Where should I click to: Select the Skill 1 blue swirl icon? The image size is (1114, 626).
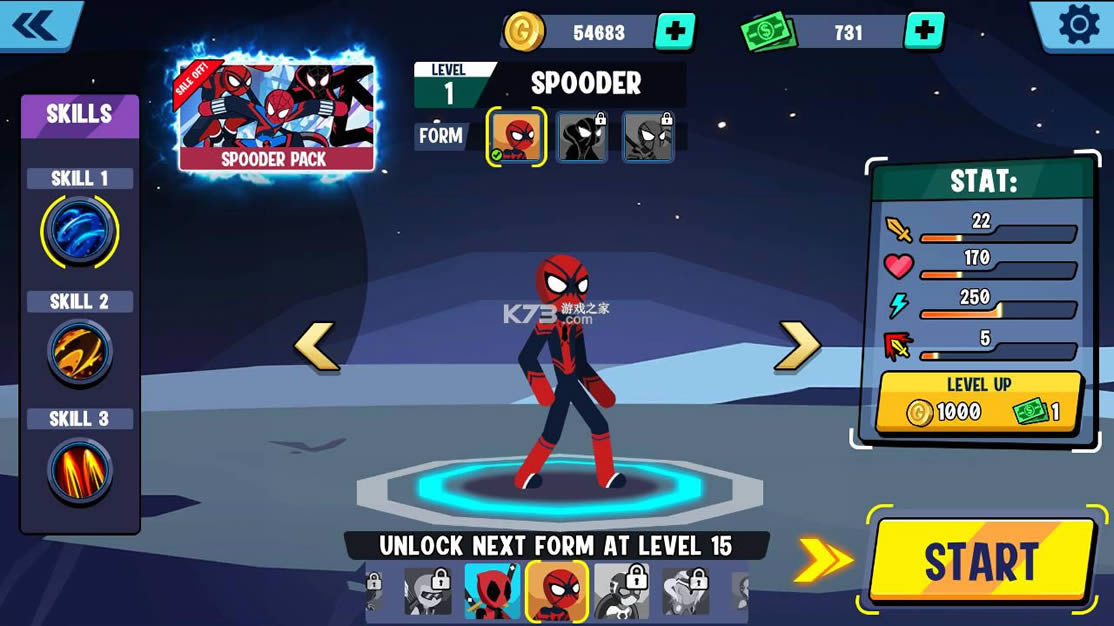79,232
